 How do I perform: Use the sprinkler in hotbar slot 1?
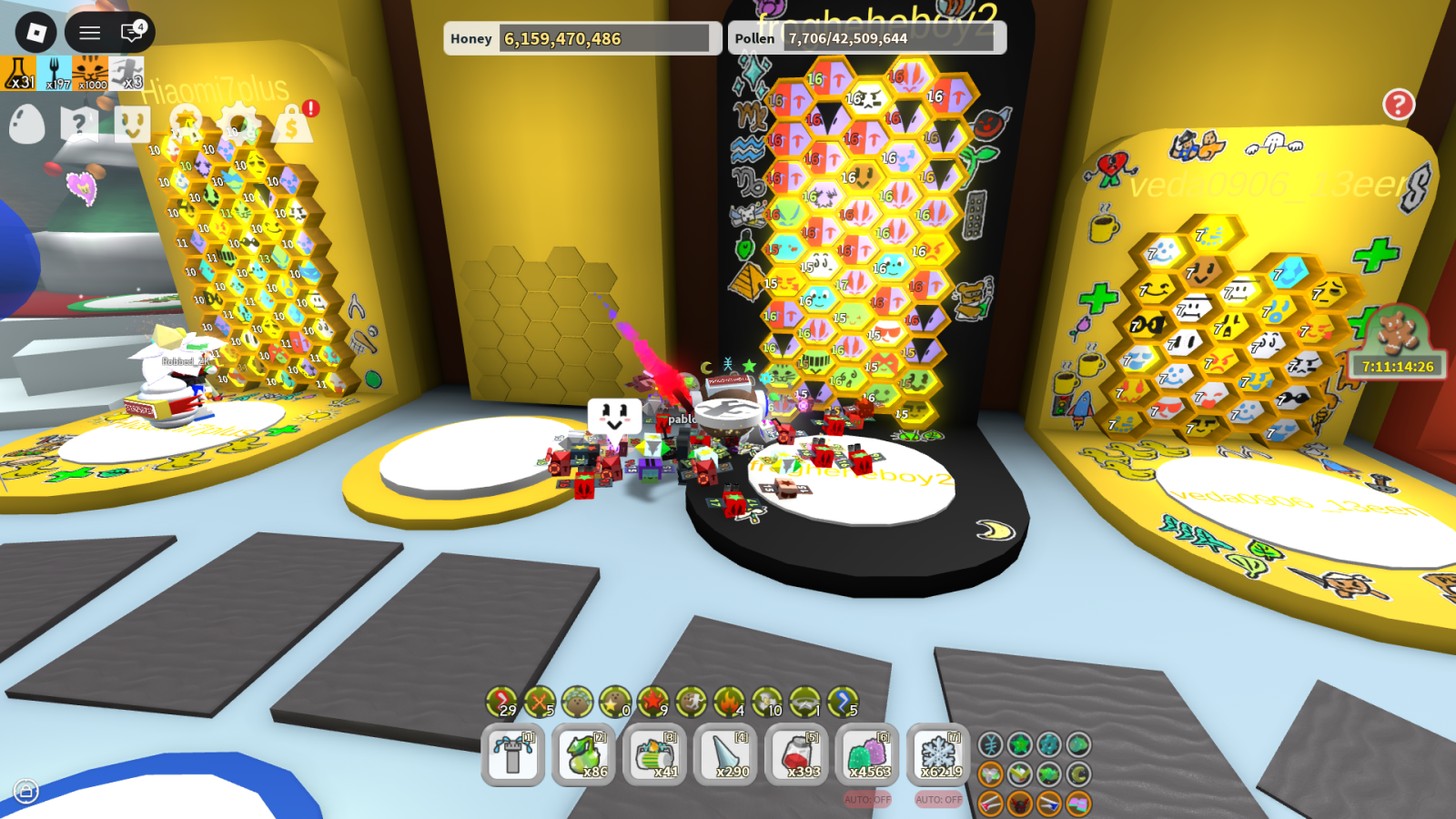pyautogui.click(x=513, y=754)
